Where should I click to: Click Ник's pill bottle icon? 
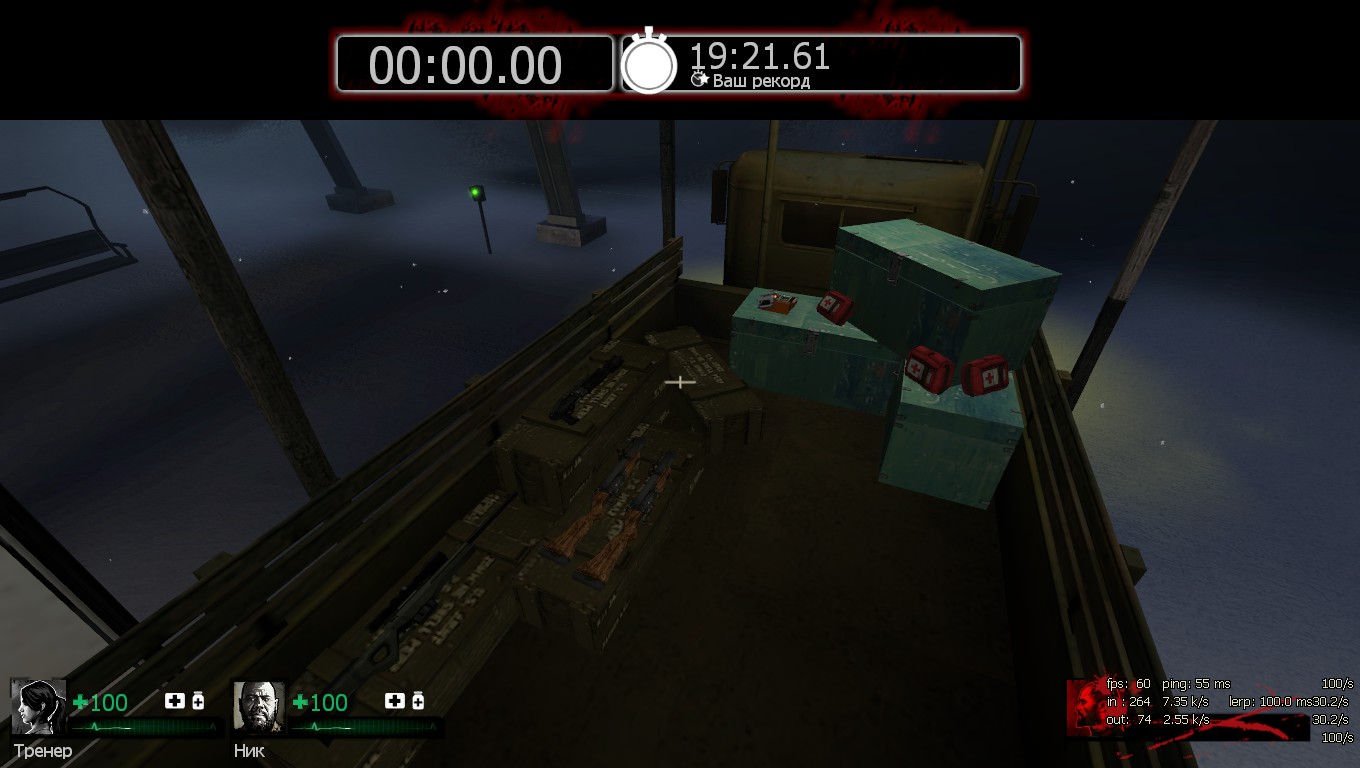click(418, 701)
